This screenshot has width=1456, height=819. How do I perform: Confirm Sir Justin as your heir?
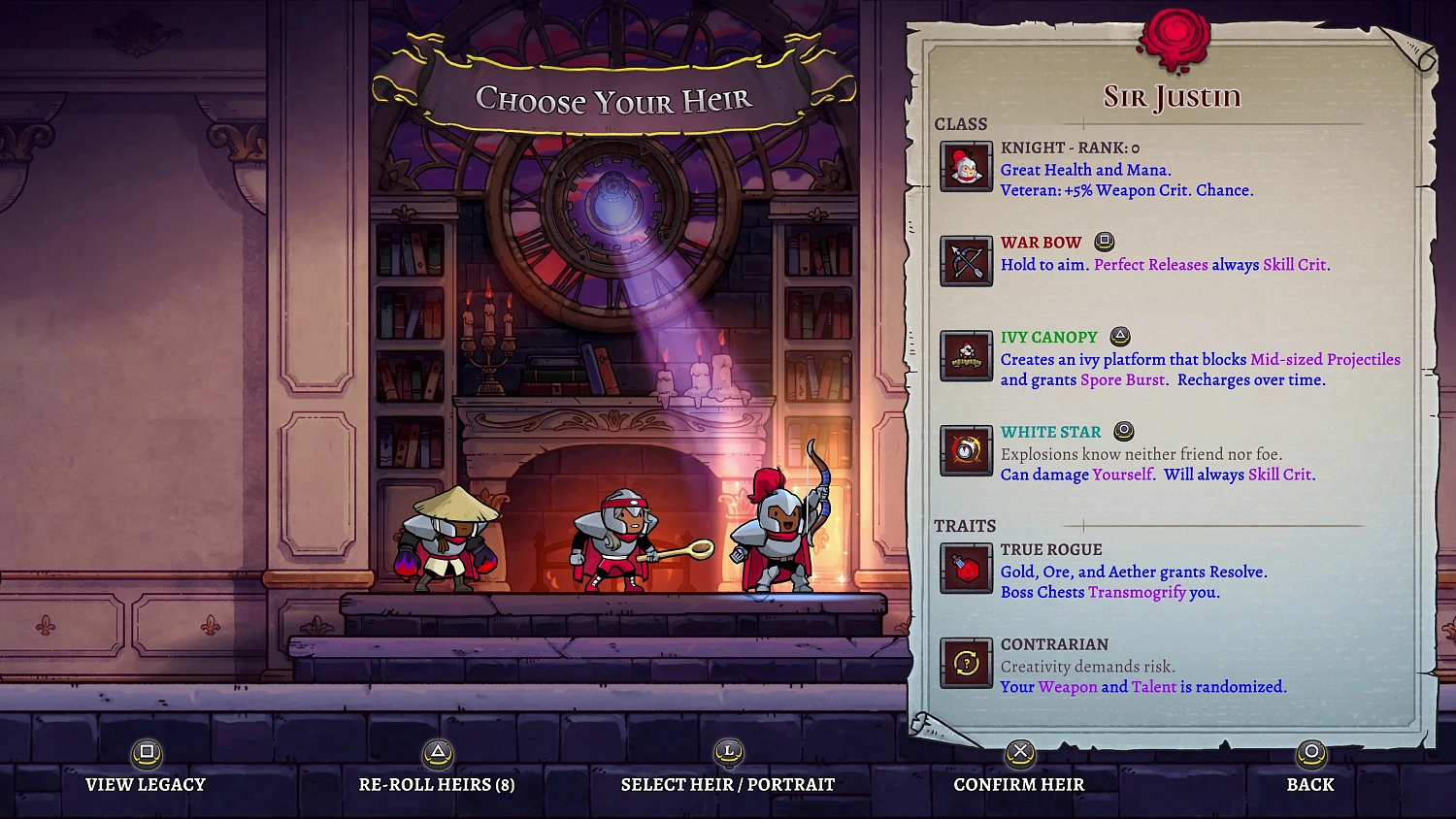tap(1018, 784)
